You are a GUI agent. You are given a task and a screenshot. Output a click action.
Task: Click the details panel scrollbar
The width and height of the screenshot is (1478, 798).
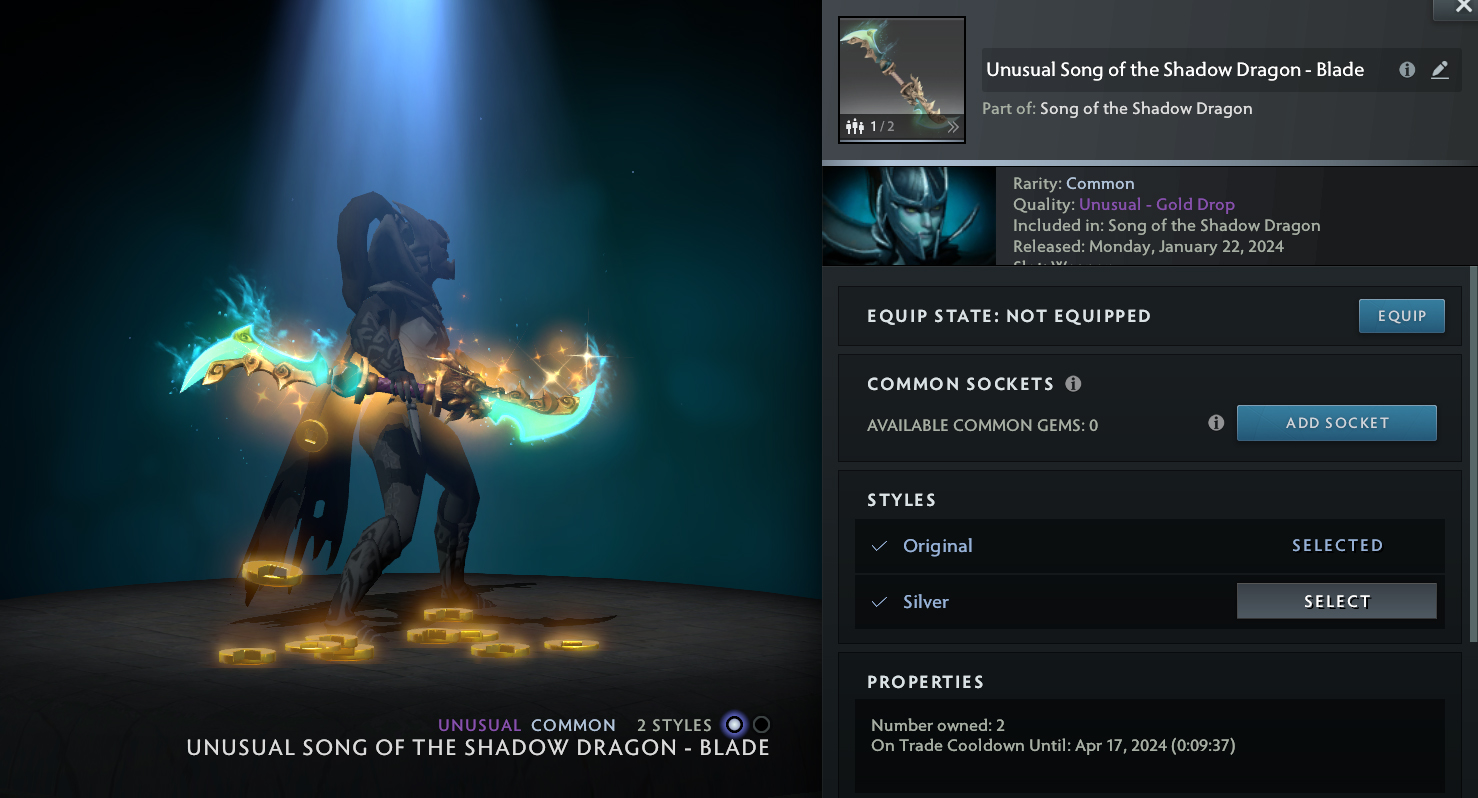[x=1472, y=450]
